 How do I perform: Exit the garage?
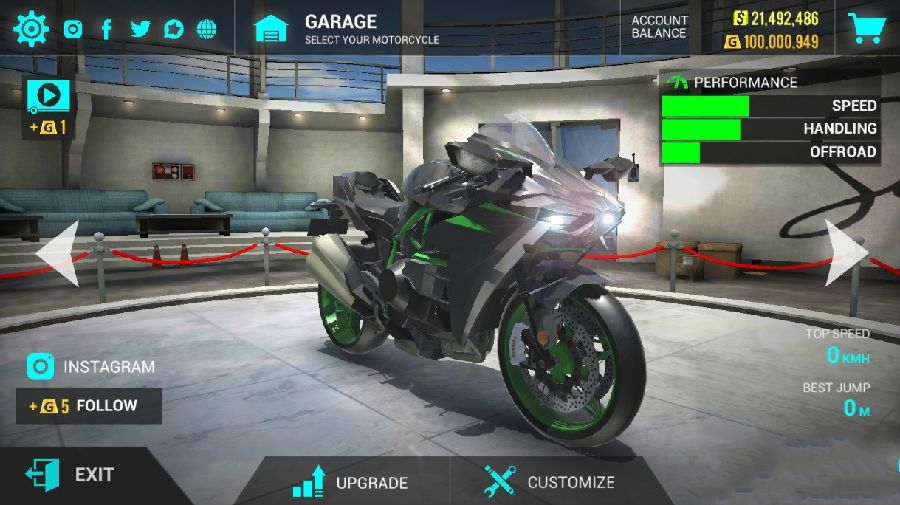pos(72,475)
